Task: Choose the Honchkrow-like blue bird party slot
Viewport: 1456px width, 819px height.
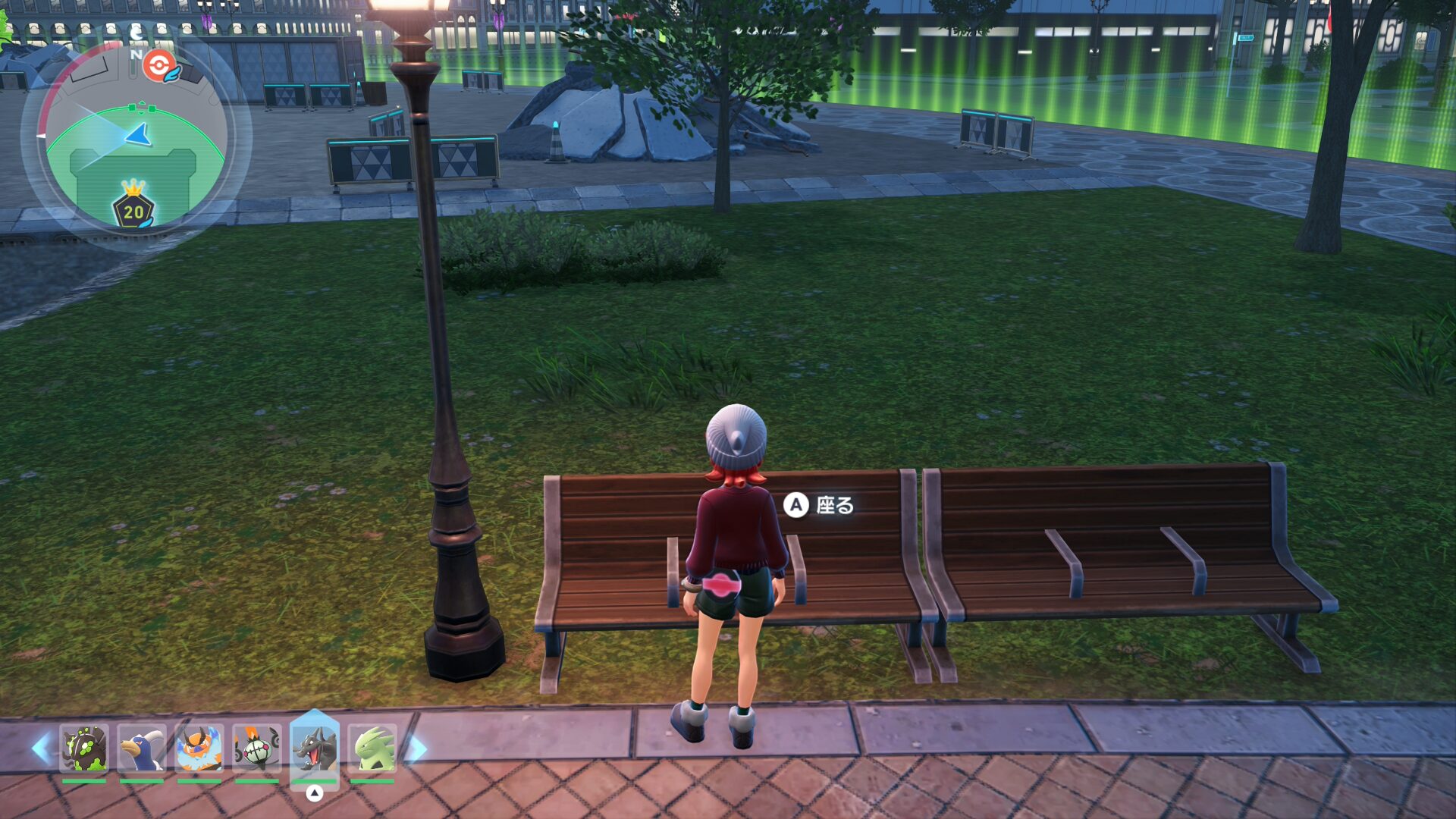Action: coord(142,748)
